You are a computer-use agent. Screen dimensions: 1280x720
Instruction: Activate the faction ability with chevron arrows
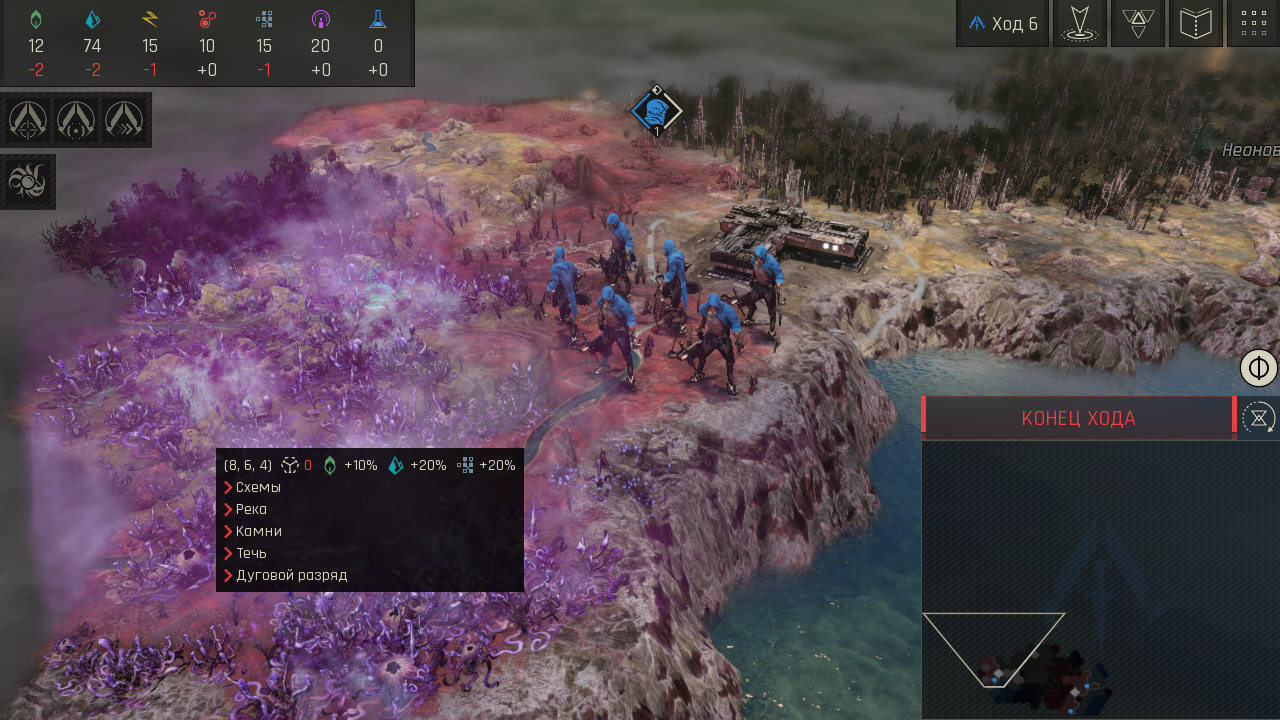124,120
